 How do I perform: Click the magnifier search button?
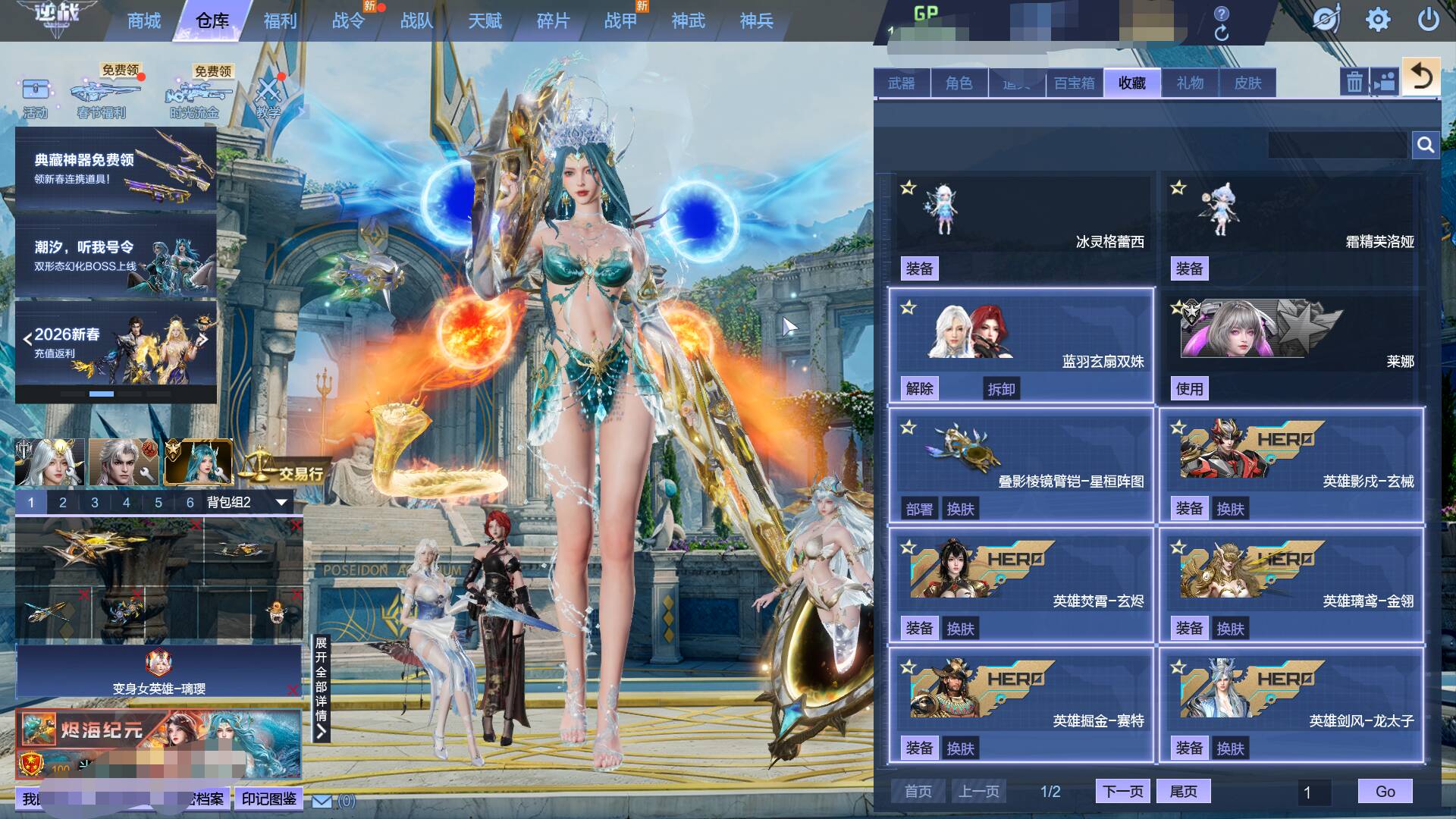coord(1426,145)
